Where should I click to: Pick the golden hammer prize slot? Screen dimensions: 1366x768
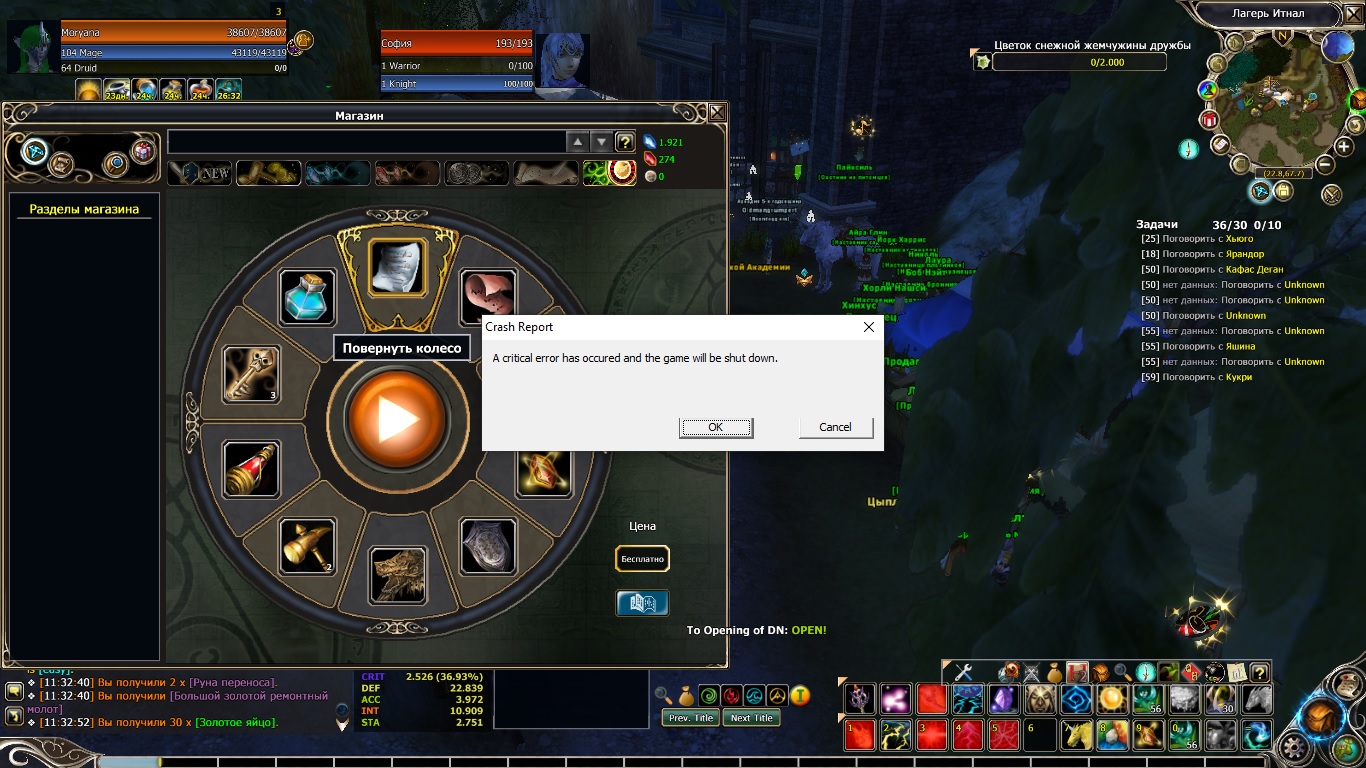[306, 546]
